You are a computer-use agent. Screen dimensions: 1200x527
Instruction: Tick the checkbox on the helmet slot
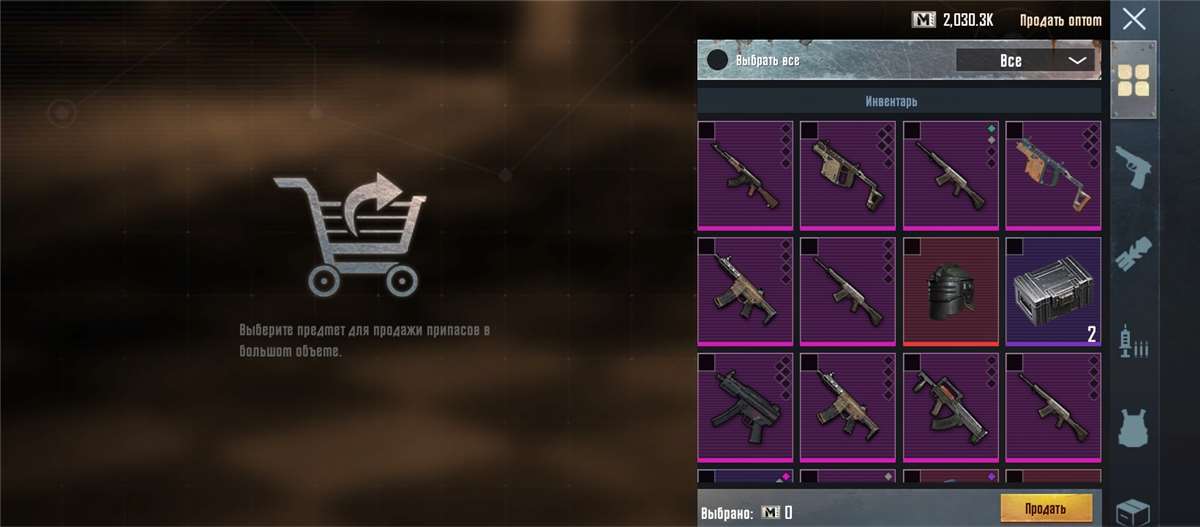(x=911, y=246)
